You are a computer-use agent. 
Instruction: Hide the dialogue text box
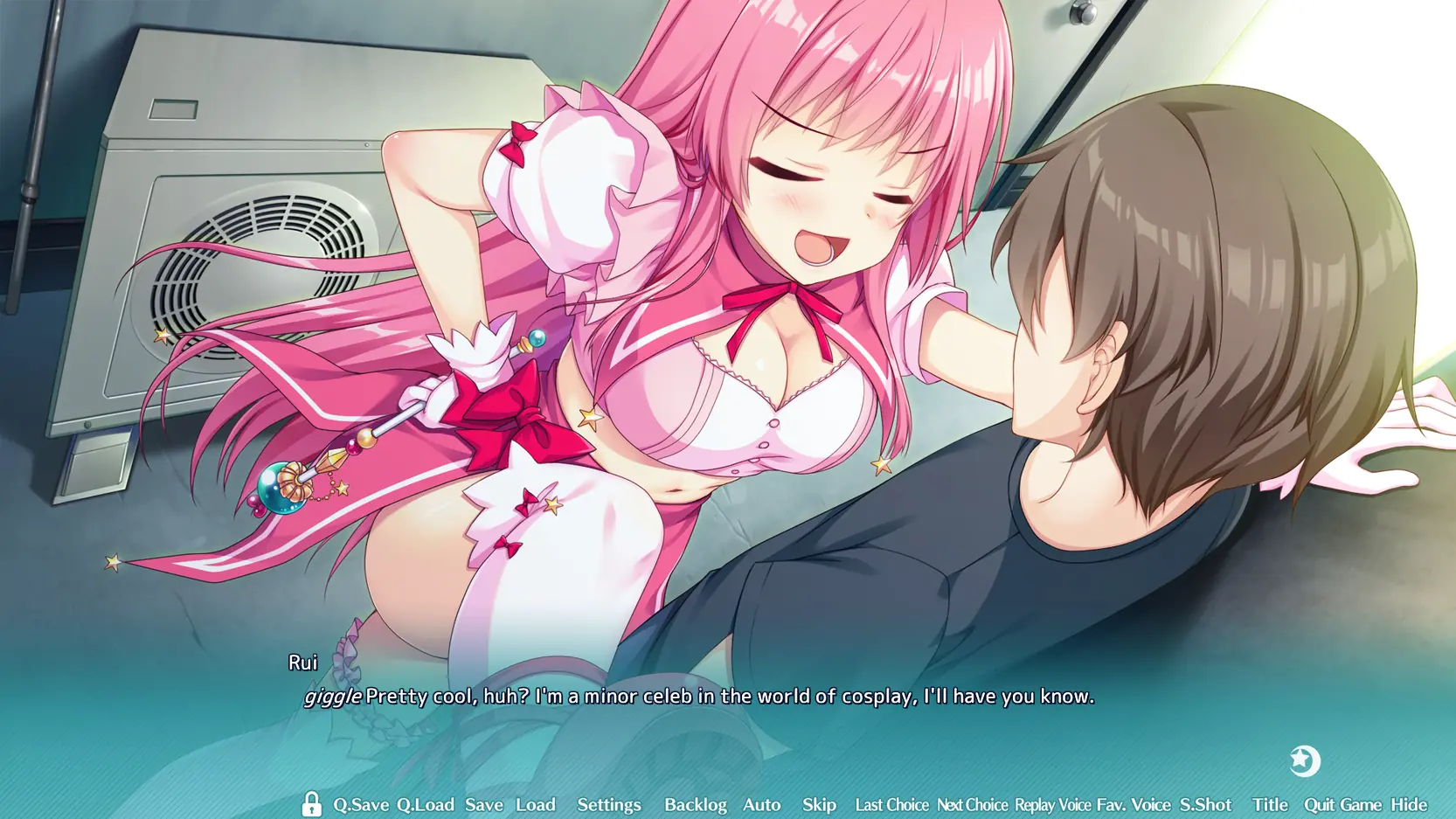pos(1409,805)
